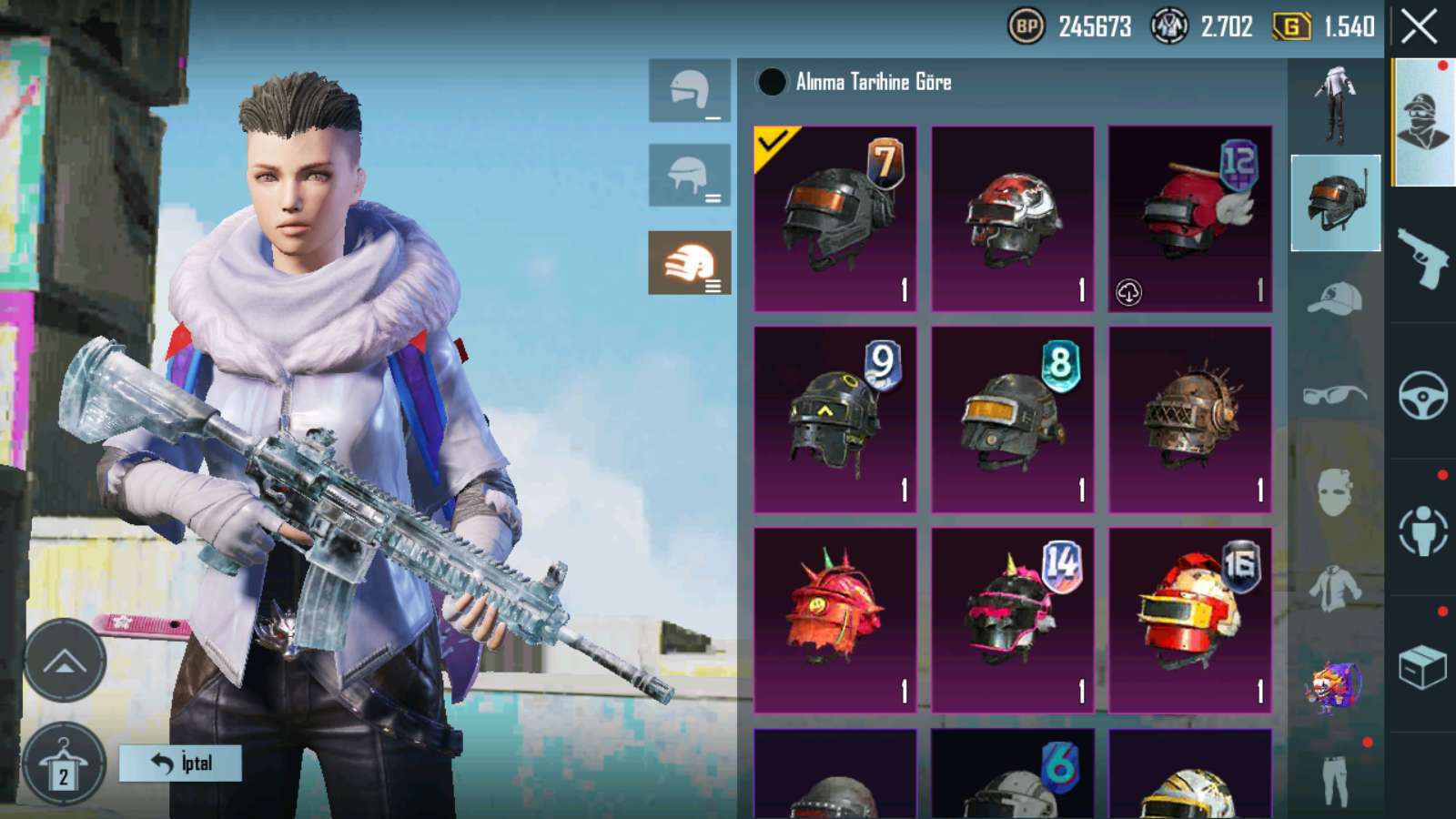Image resolution: width=1456 pixels, height=819 pixels.
Task: Click the İptal cancel button
Action: 180,763
